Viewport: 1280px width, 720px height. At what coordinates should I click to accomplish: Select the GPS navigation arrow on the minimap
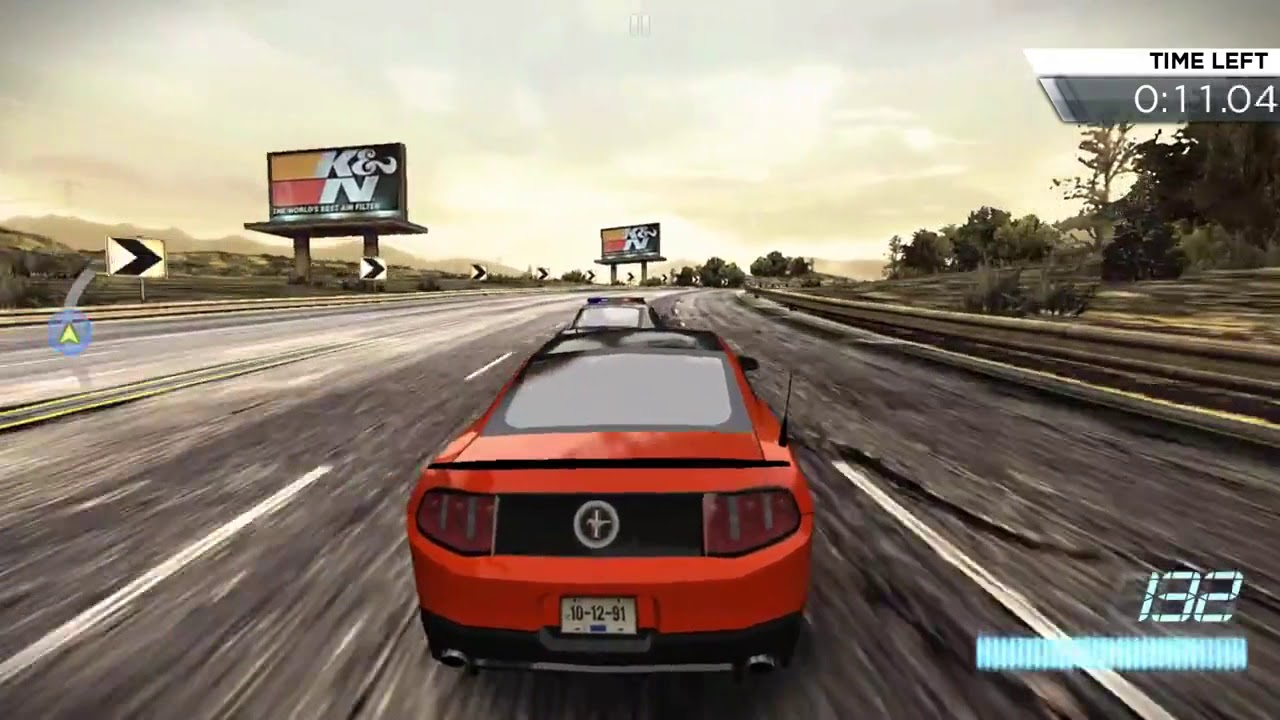(x=67, y=336)
